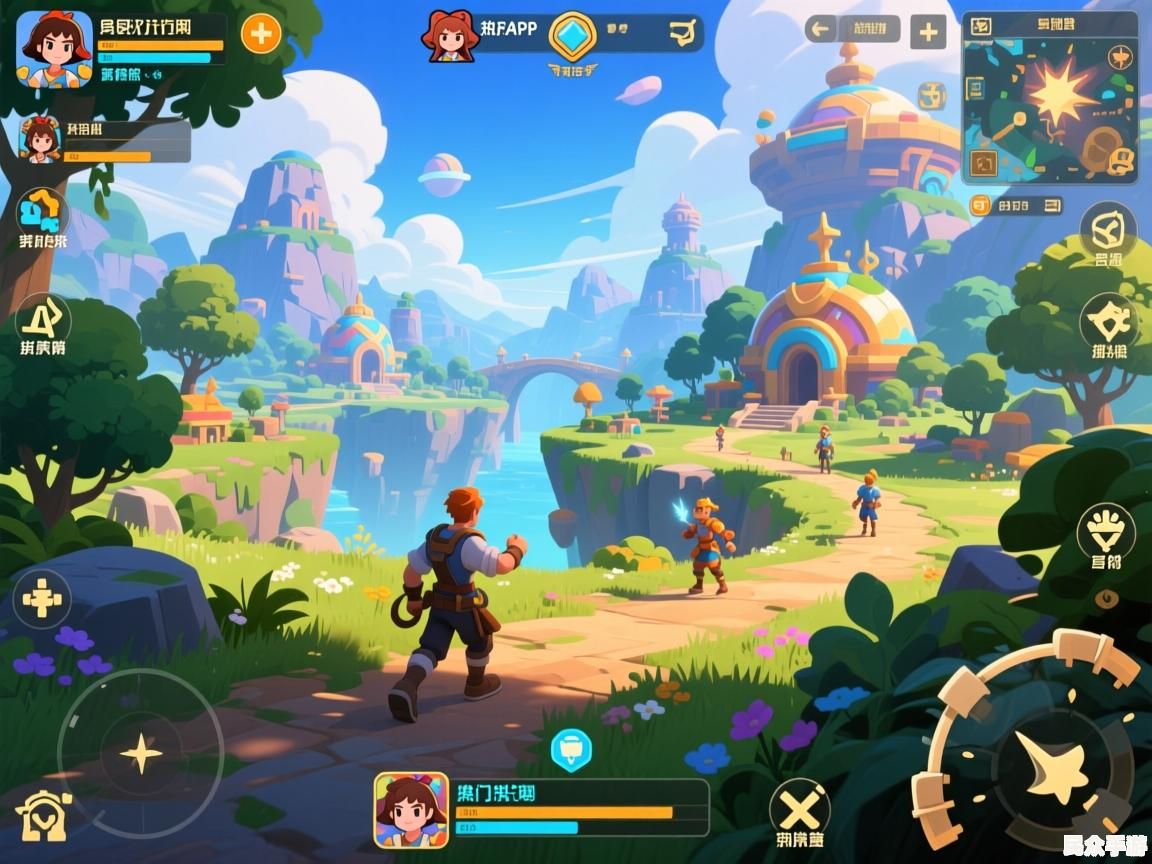Tap the icon at the top bar's right end
The height and width of the screenshot is (864, 1152).
click(683, 34)
